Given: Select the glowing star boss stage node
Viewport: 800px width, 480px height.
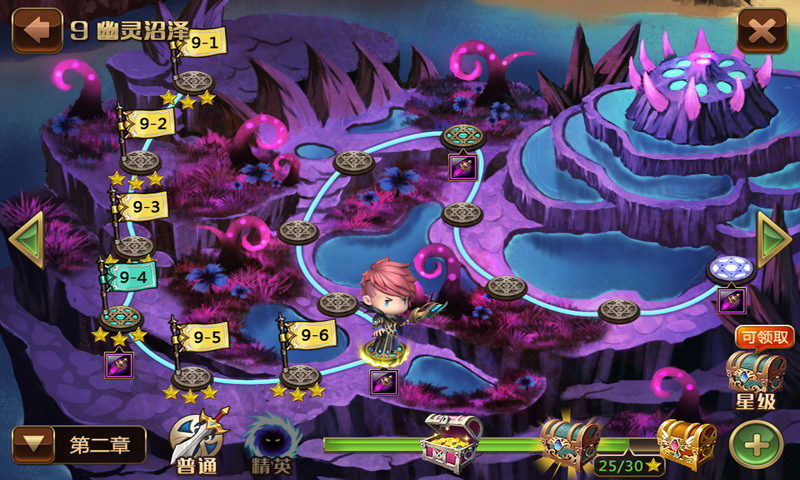Looking at the screenshot, I should click(727, 269).
